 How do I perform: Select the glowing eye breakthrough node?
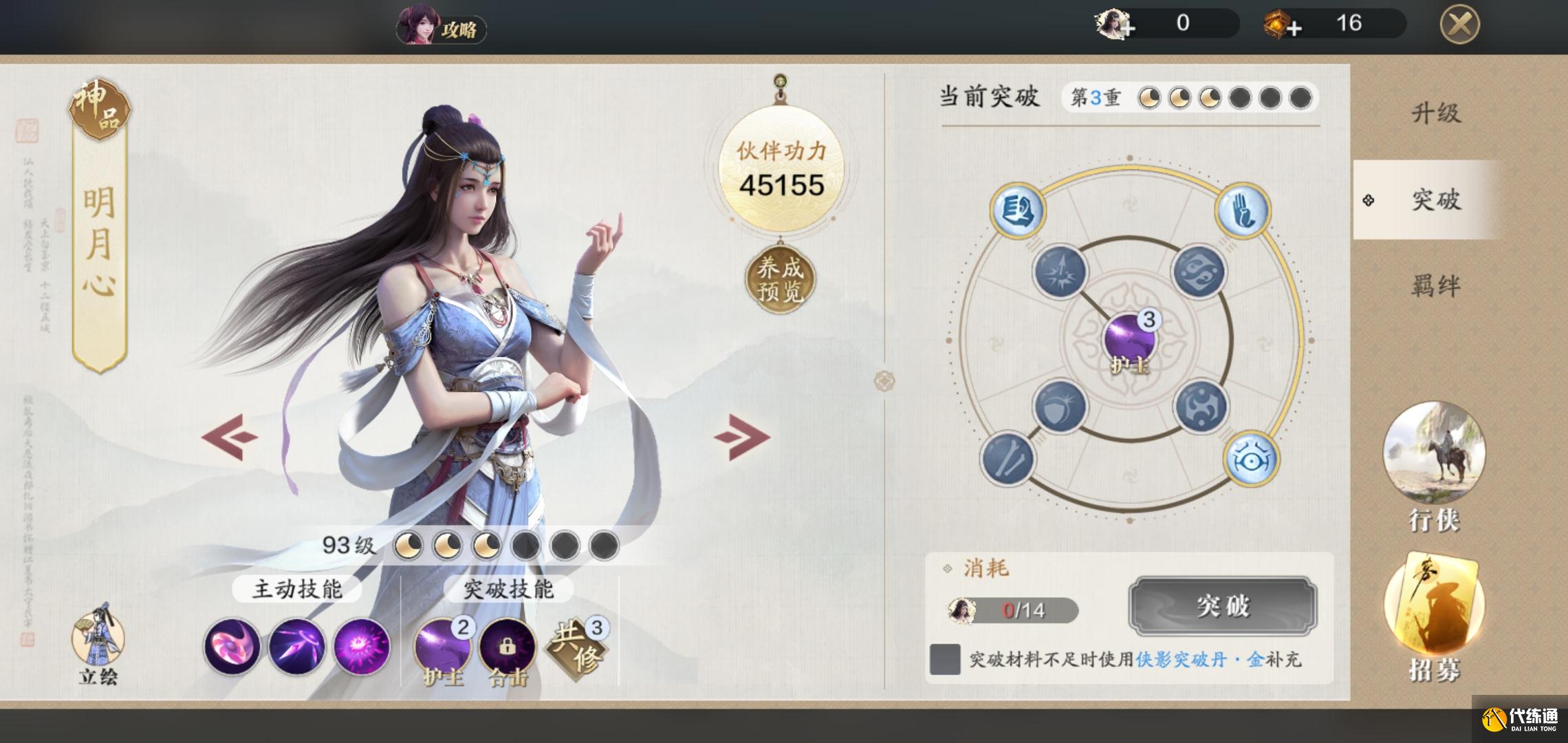(x=1251, y=459)
